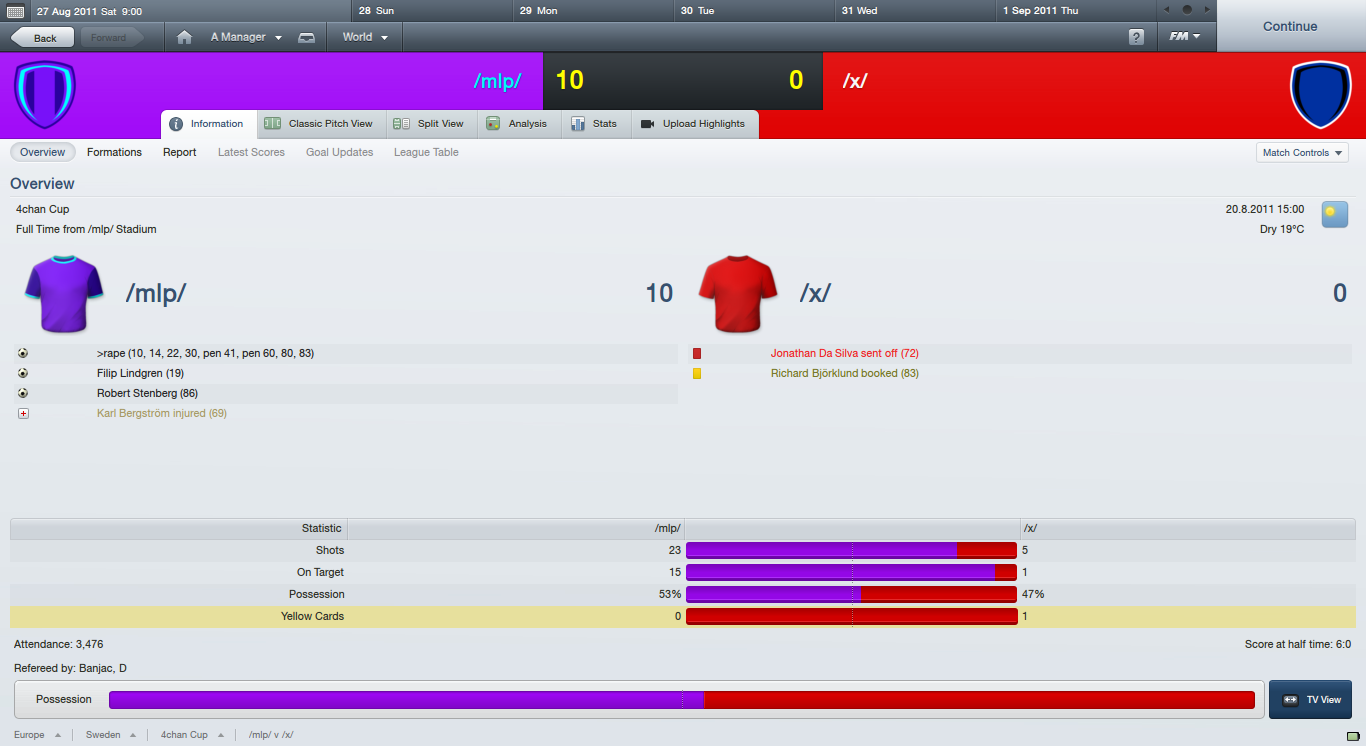Expand the Match Controls dropdown
The width and height of the screenshot is (1366, 746).
1302,153
